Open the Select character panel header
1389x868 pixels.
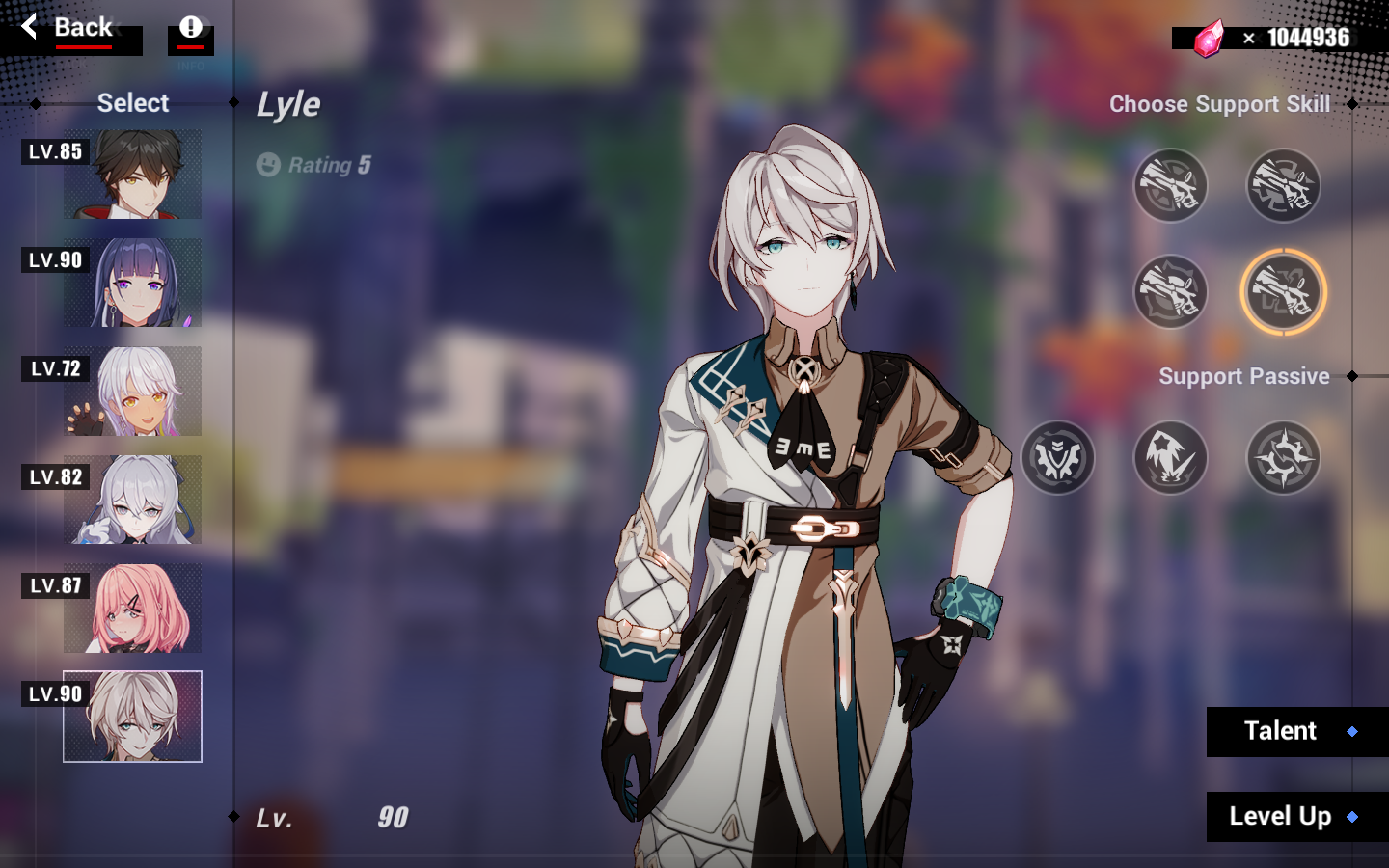[132, 103]
